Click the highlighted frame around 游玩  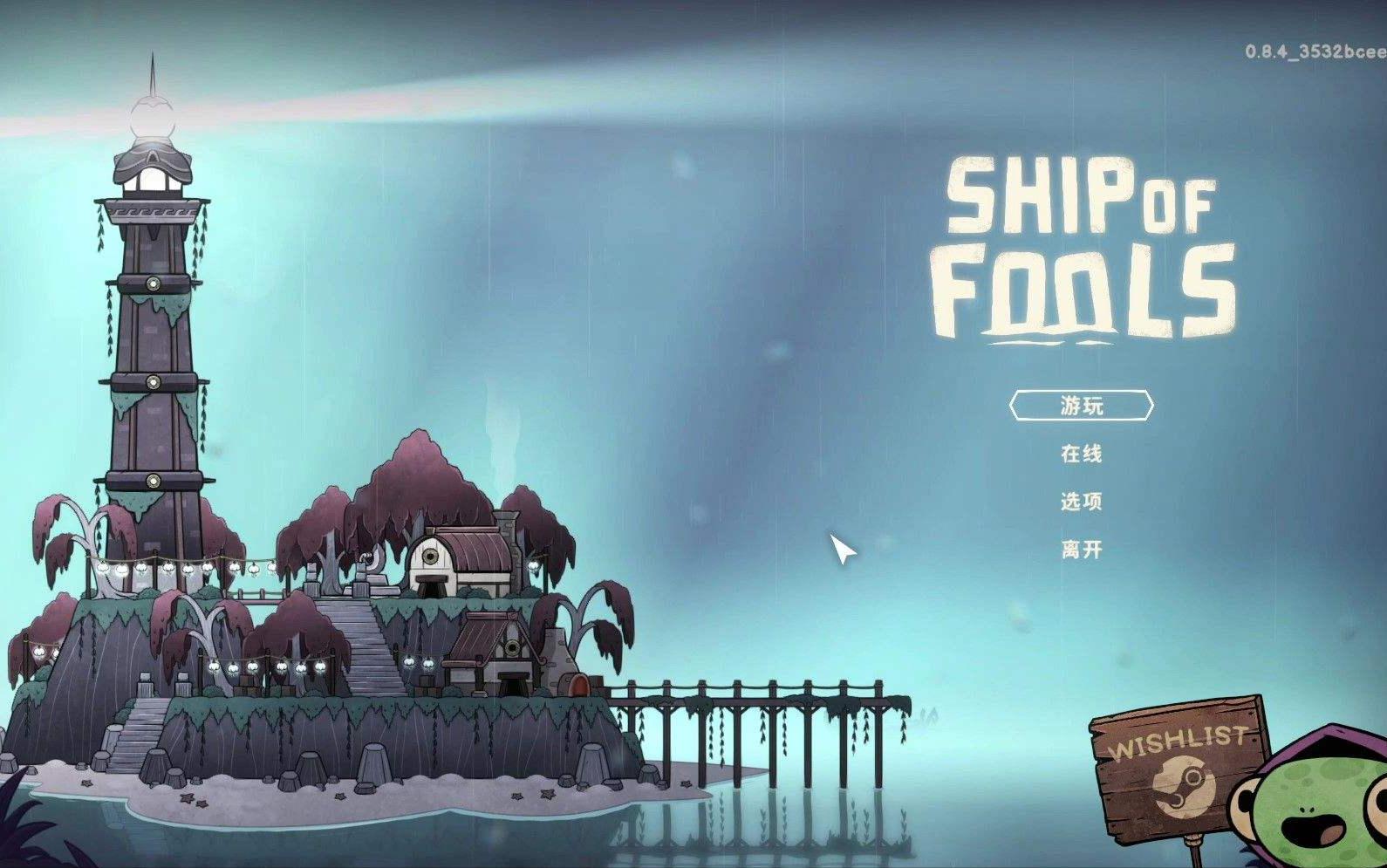point(1082,404)
